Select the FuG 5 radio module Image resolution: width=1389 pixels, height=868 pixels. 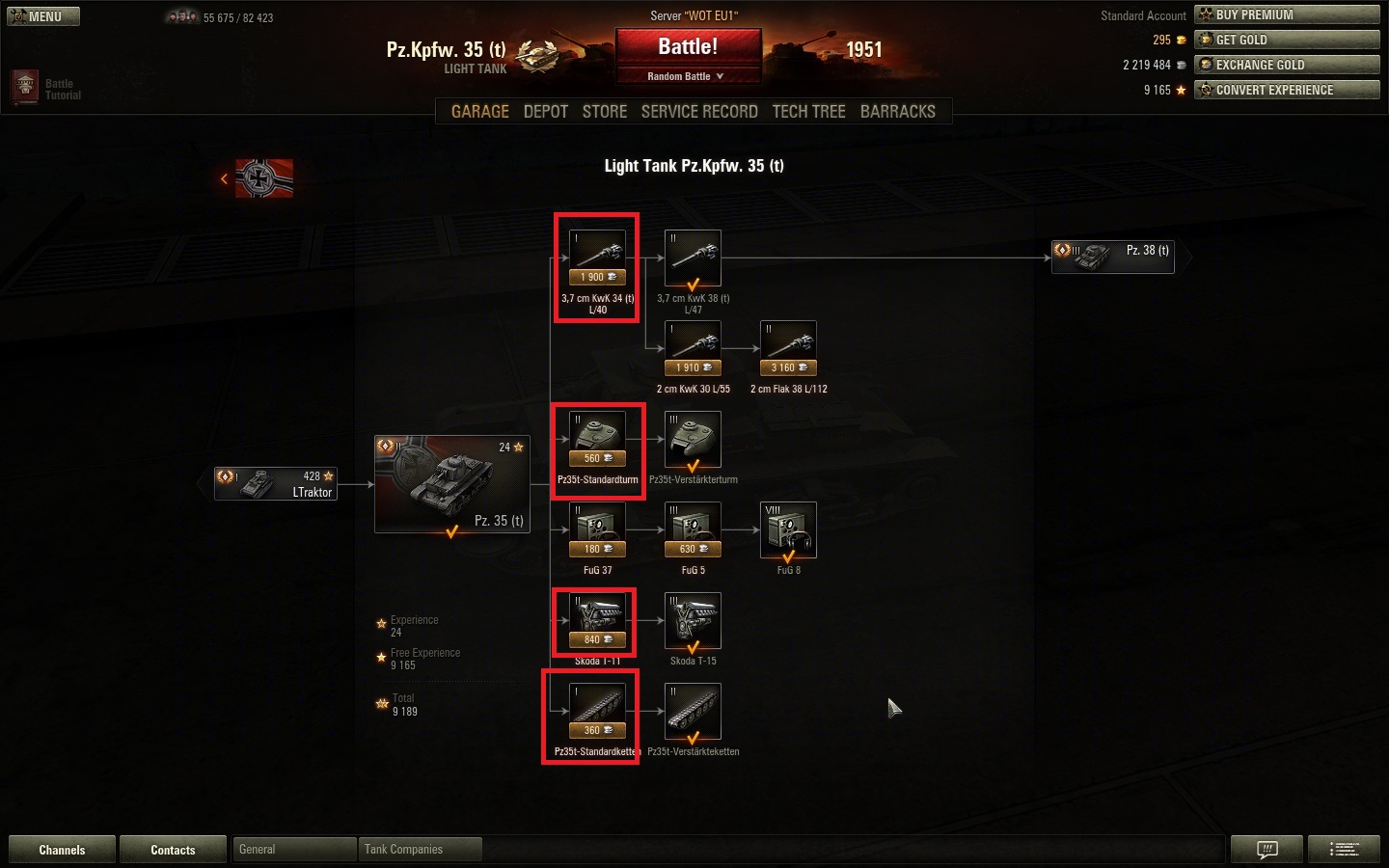click(693, 530)
